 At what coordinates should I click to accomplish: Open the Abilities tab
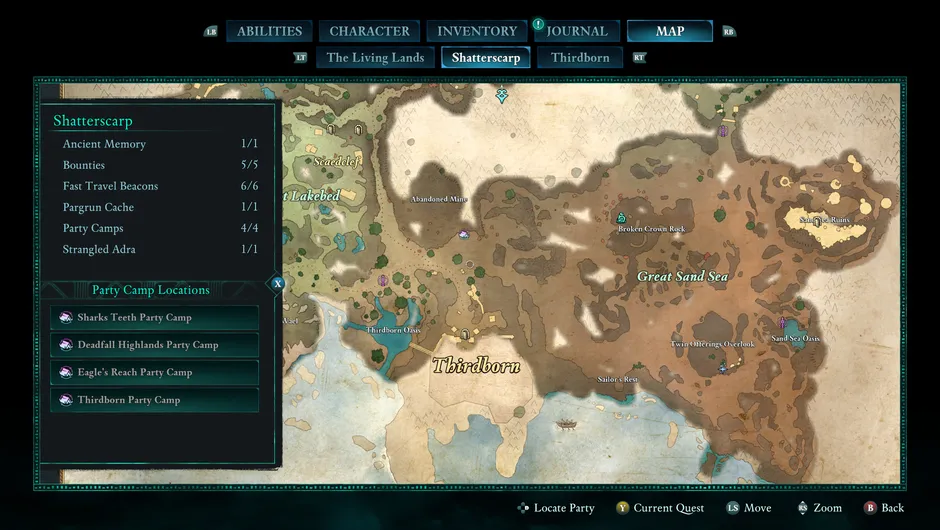pyautogui.click(x=269, y=31)
